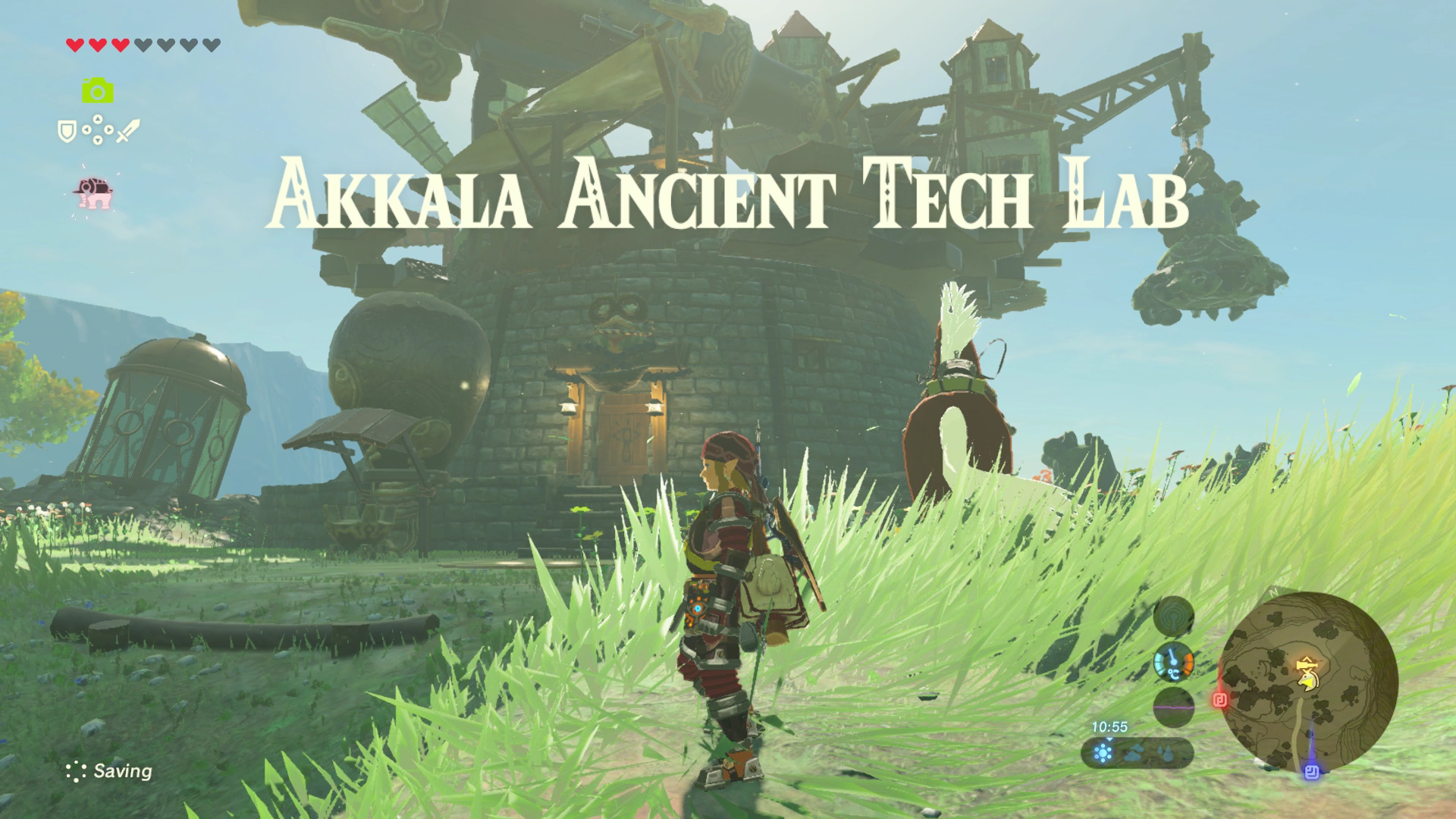Click the pink Divine Beast elephant icon
Screen dimensions: 1456x819
pos(93,192)
